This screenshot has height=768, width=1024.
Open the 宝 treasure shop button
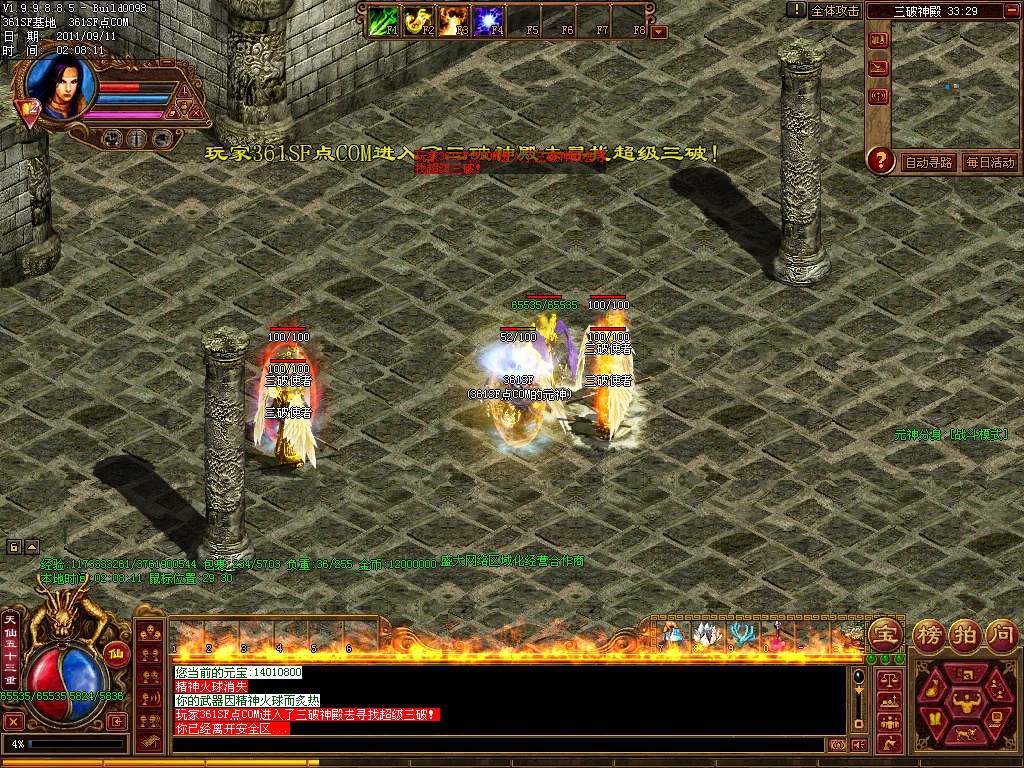pyautogui.click(x=885, y=634)
